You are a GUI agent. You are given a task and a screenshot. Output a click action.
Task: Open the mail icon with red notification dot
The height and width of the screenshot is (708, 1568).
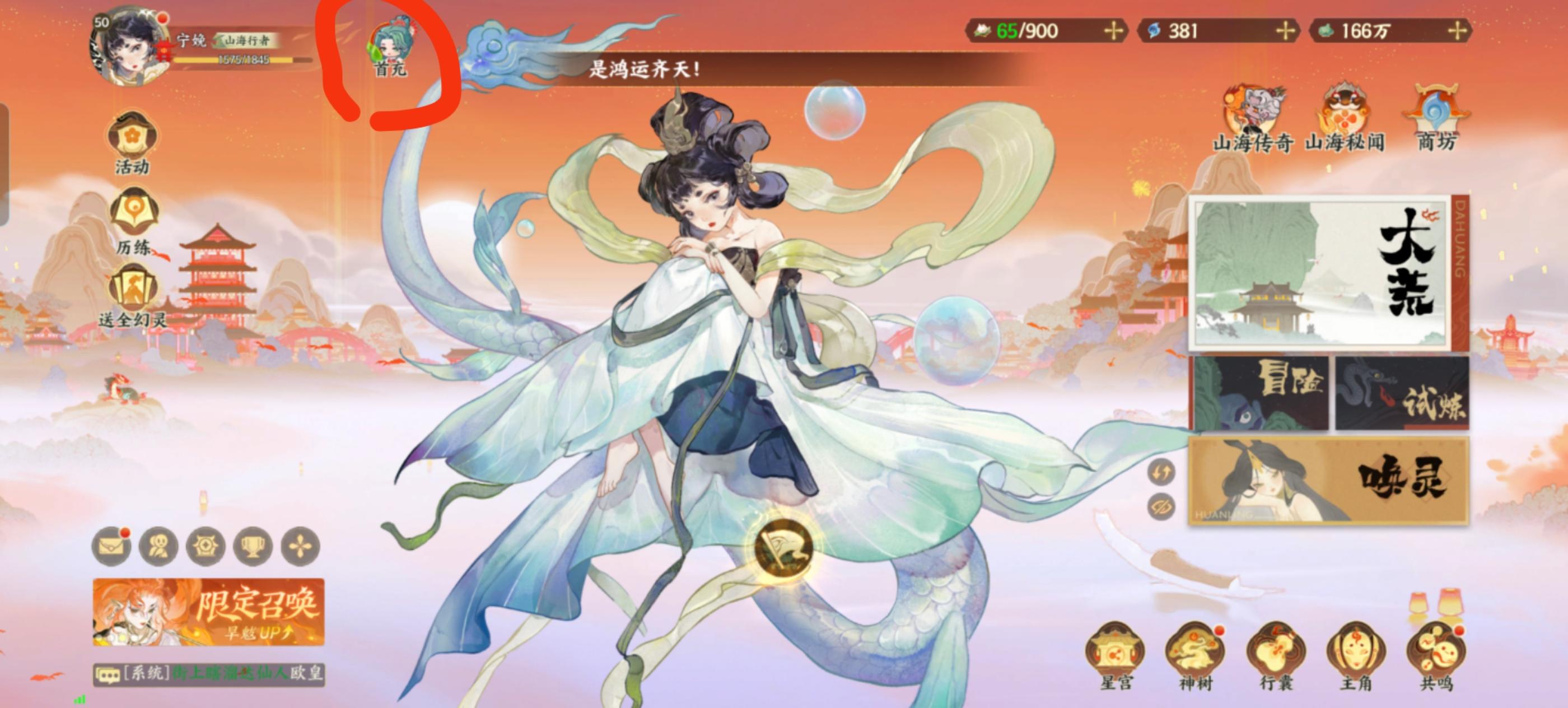pyautogui.click(x=112, y=546)
